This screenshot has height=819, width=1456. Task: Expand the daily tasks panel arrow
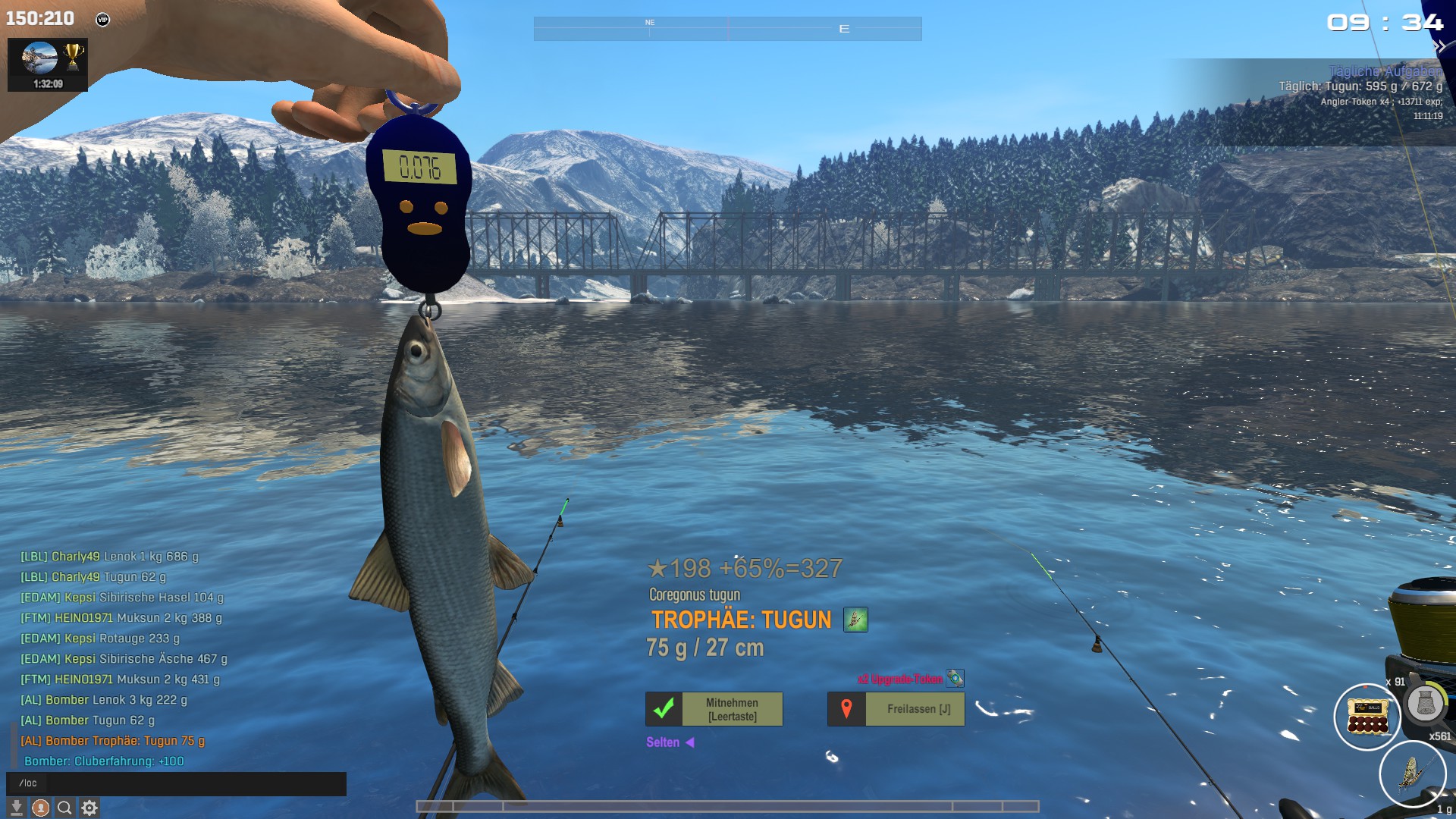(x=1439, y=47)
